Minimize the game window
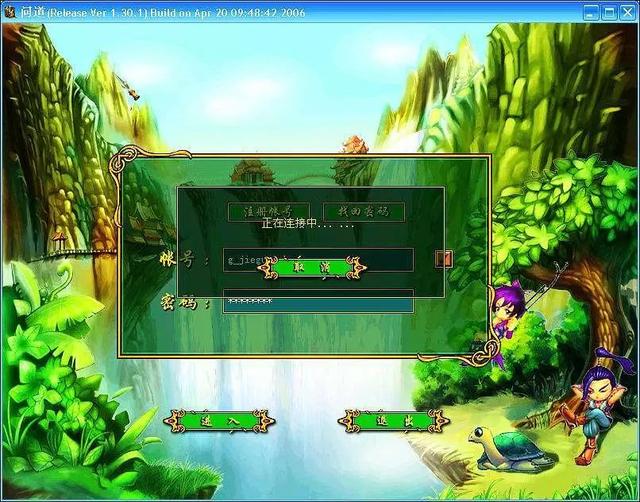Viewport: 640px width, 502px height. (x=592, y=13)
